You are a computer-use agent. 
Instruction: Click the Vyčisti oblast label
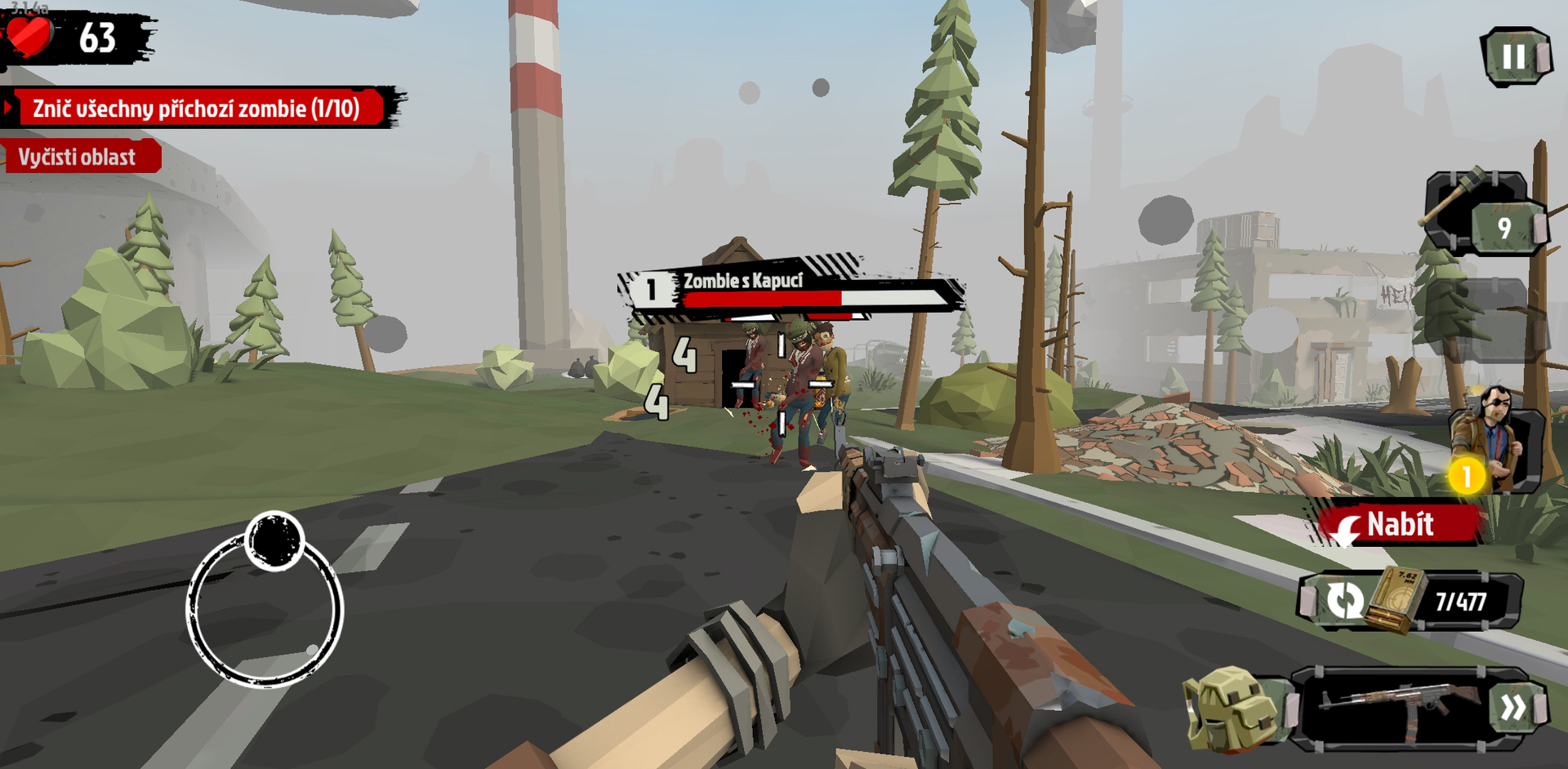pyautogui.click(x=78, y=157)
